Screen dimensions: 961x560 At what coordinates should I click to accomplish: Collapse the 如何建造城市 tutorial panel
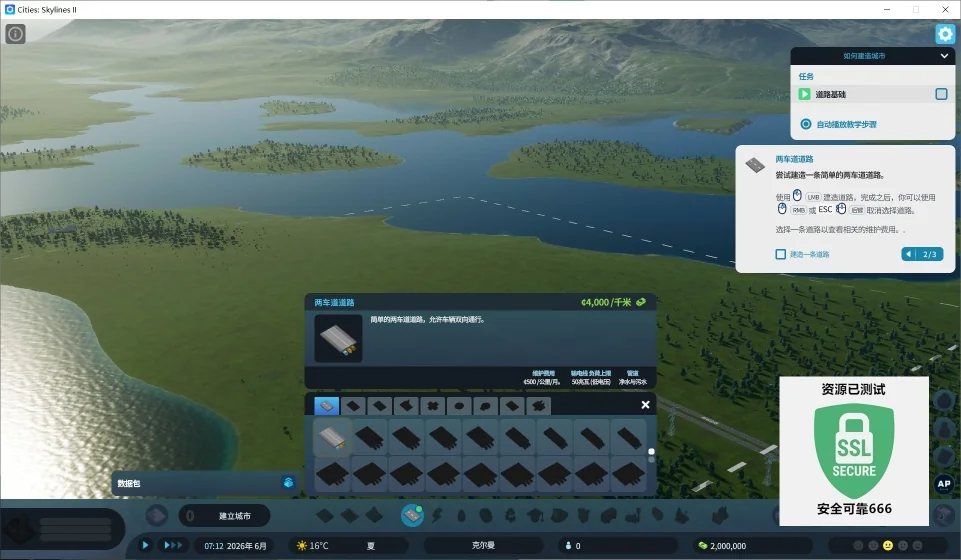click(x=943, y=57)
